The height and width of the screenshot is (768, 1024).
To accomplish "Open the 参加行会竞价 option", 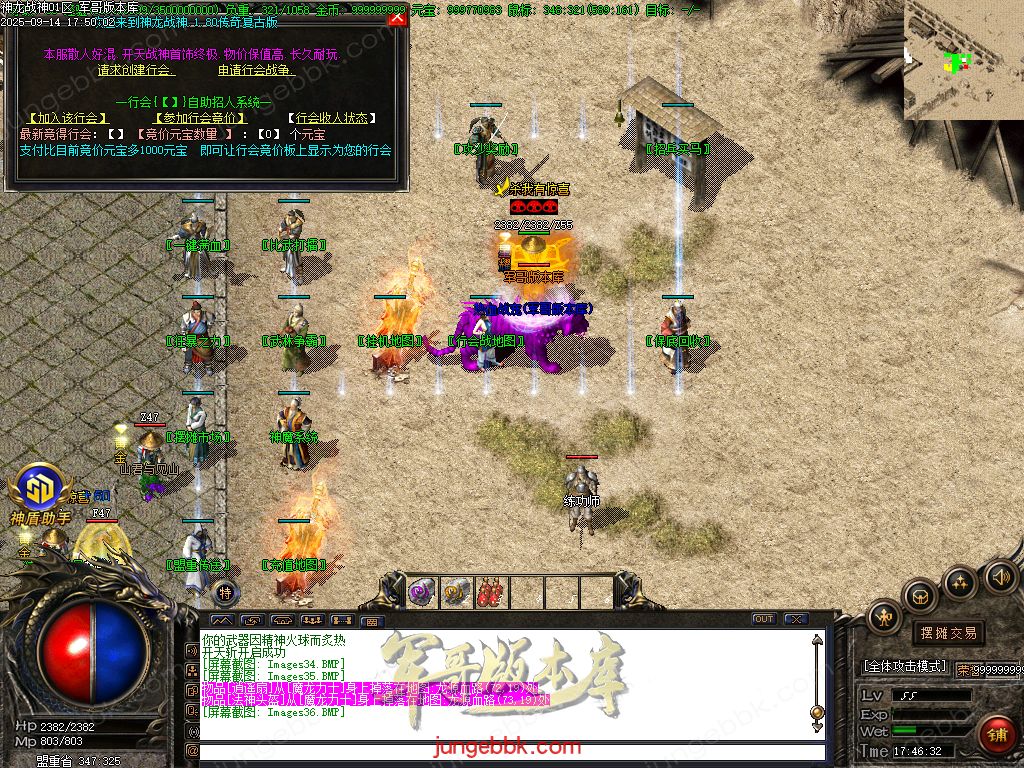I will point(199,118).
